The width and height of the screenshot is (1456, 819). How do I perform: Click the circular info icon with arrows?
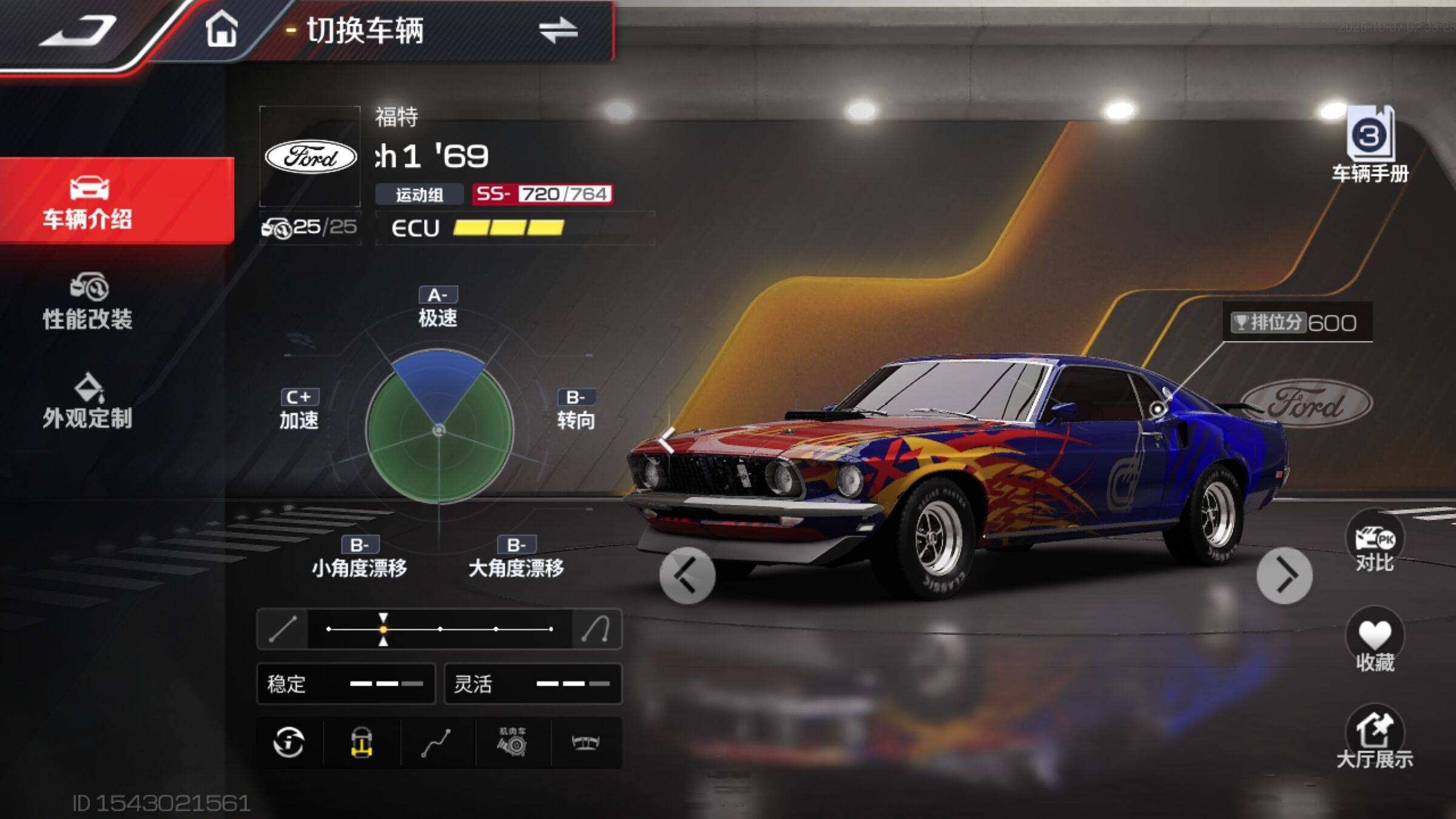tap(289, 743)
